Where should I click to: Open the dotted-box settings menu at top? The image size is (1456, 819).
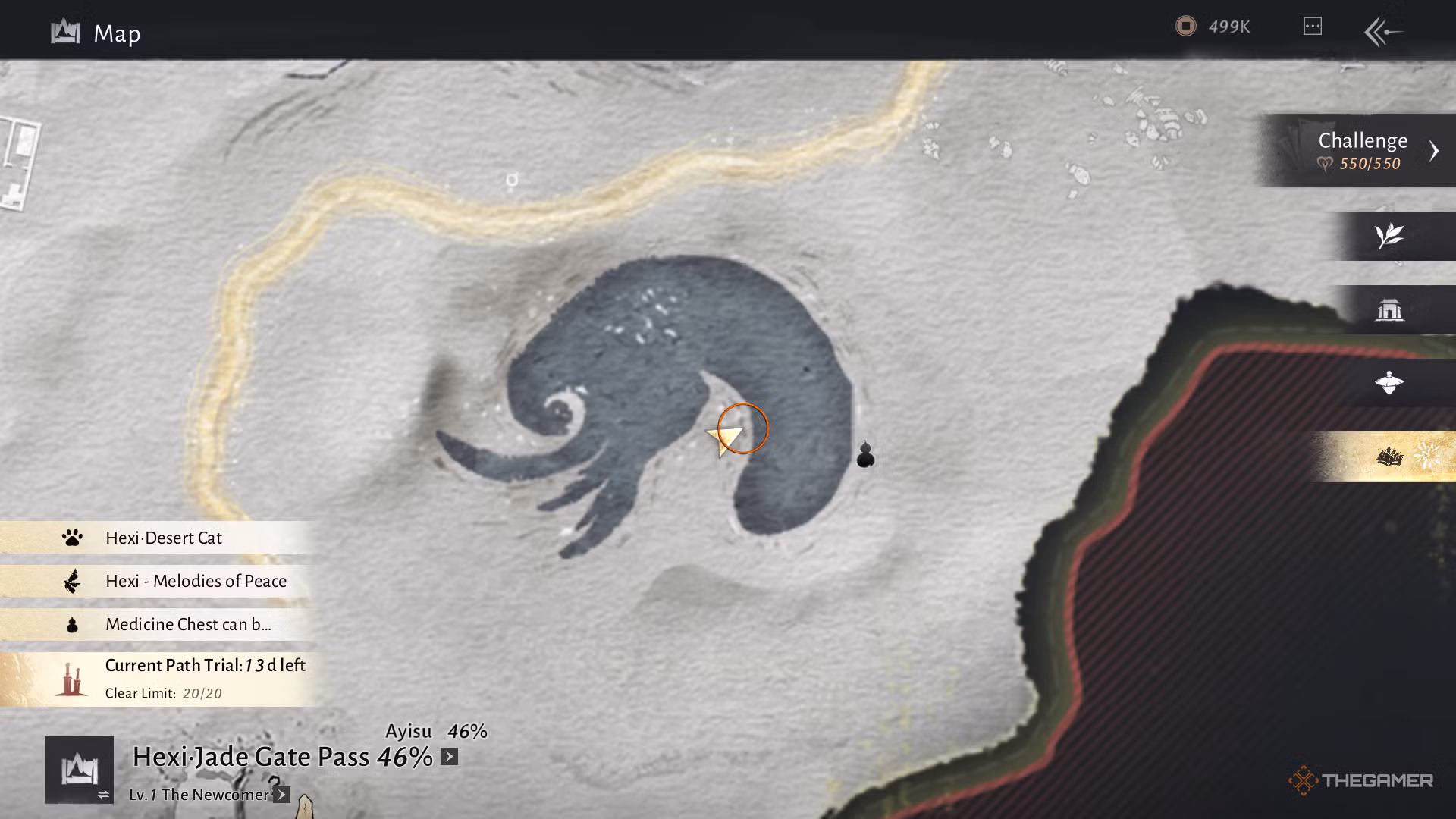(1312, 26)
